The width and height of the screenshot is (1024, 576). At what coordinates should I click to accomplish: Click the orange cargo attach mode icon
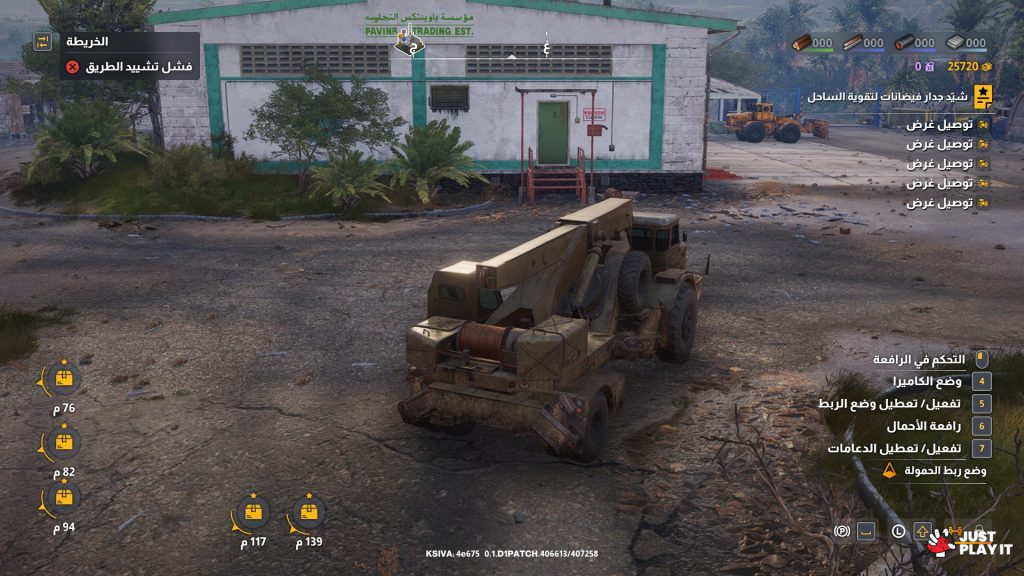(x=890, y=470)
